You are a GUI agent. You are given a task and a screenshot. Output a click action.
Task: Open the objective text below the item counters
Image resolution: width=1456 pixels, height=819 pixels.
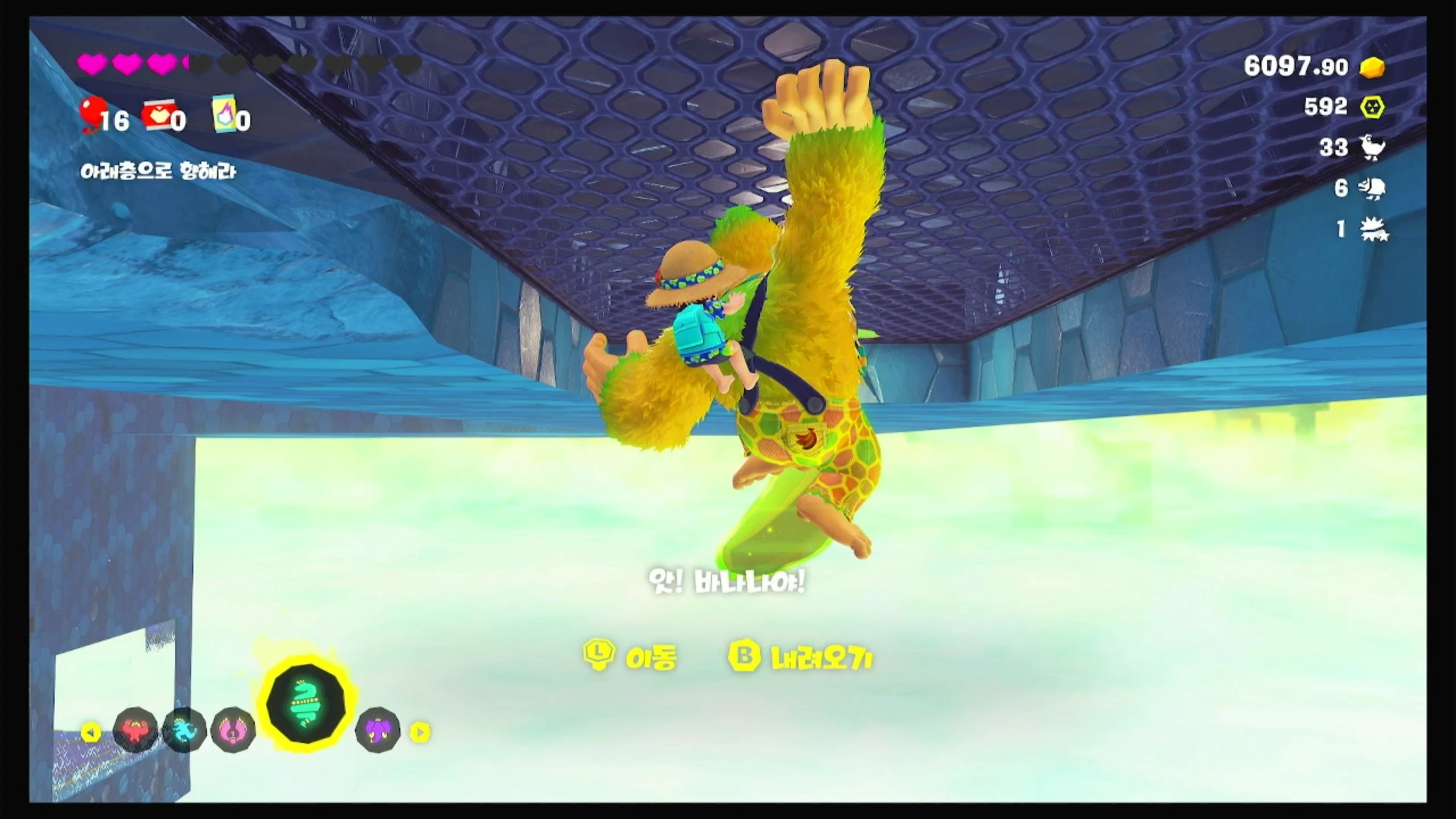pos(158,172)
